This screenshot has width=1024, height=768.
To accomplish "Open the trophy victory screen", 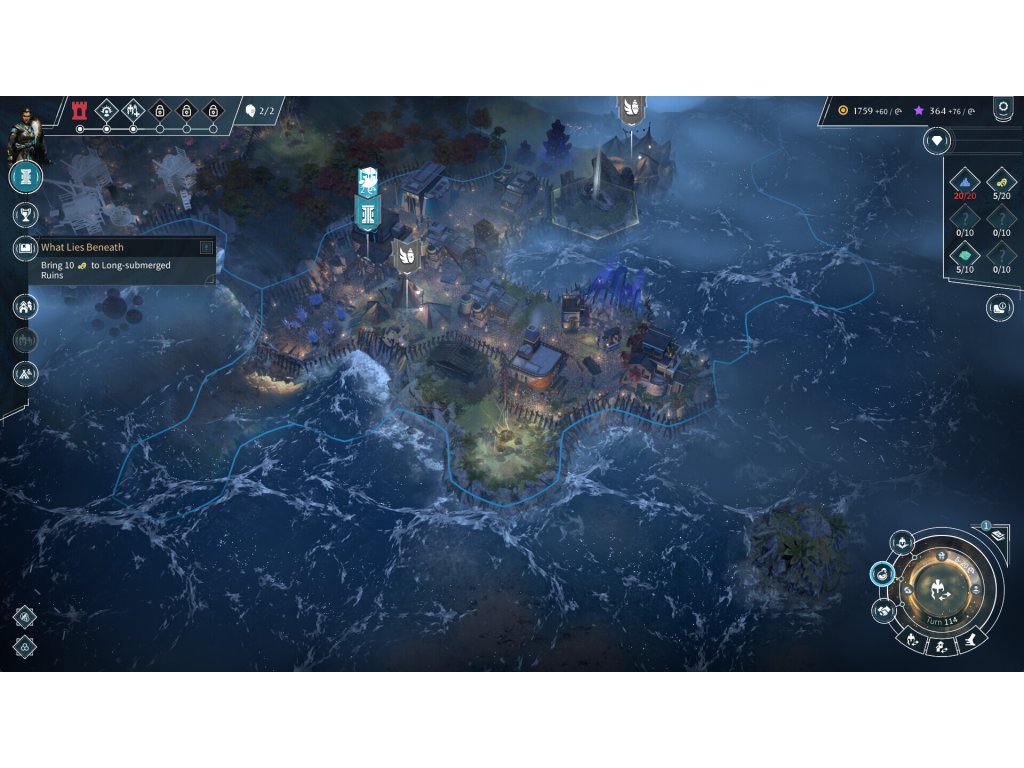I will (x=26, y=214).
